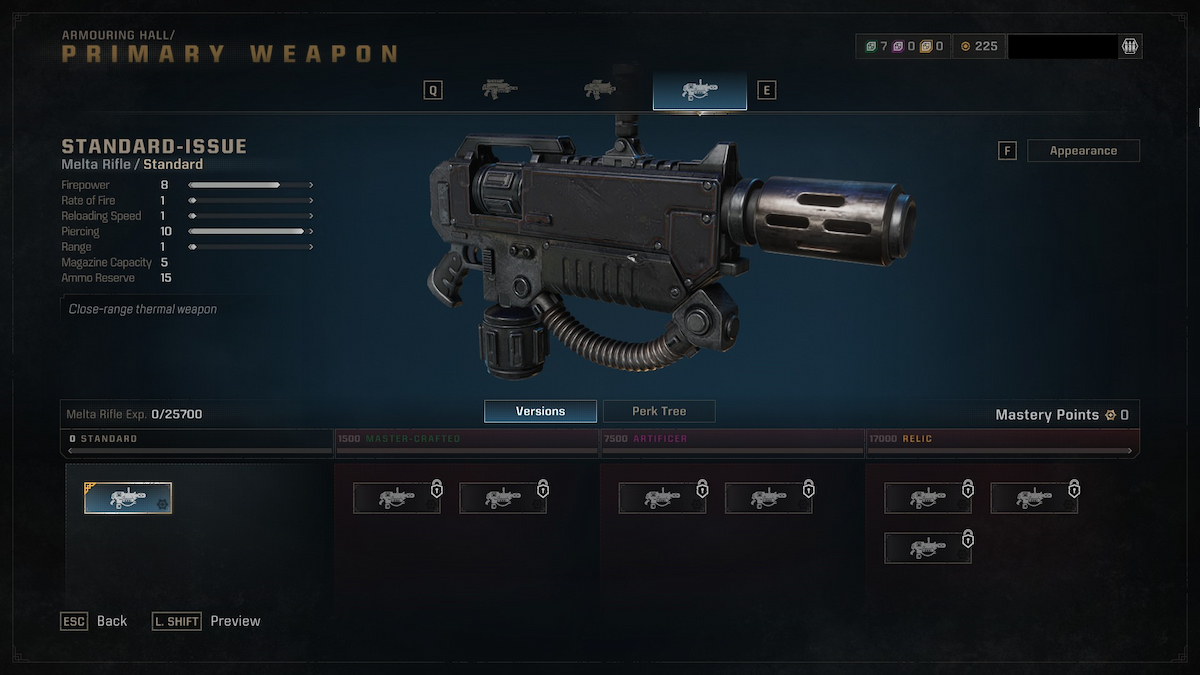This screenshot has height=675, width=1200.
Task: Select the Versions tab
Action: click(540, 411)
